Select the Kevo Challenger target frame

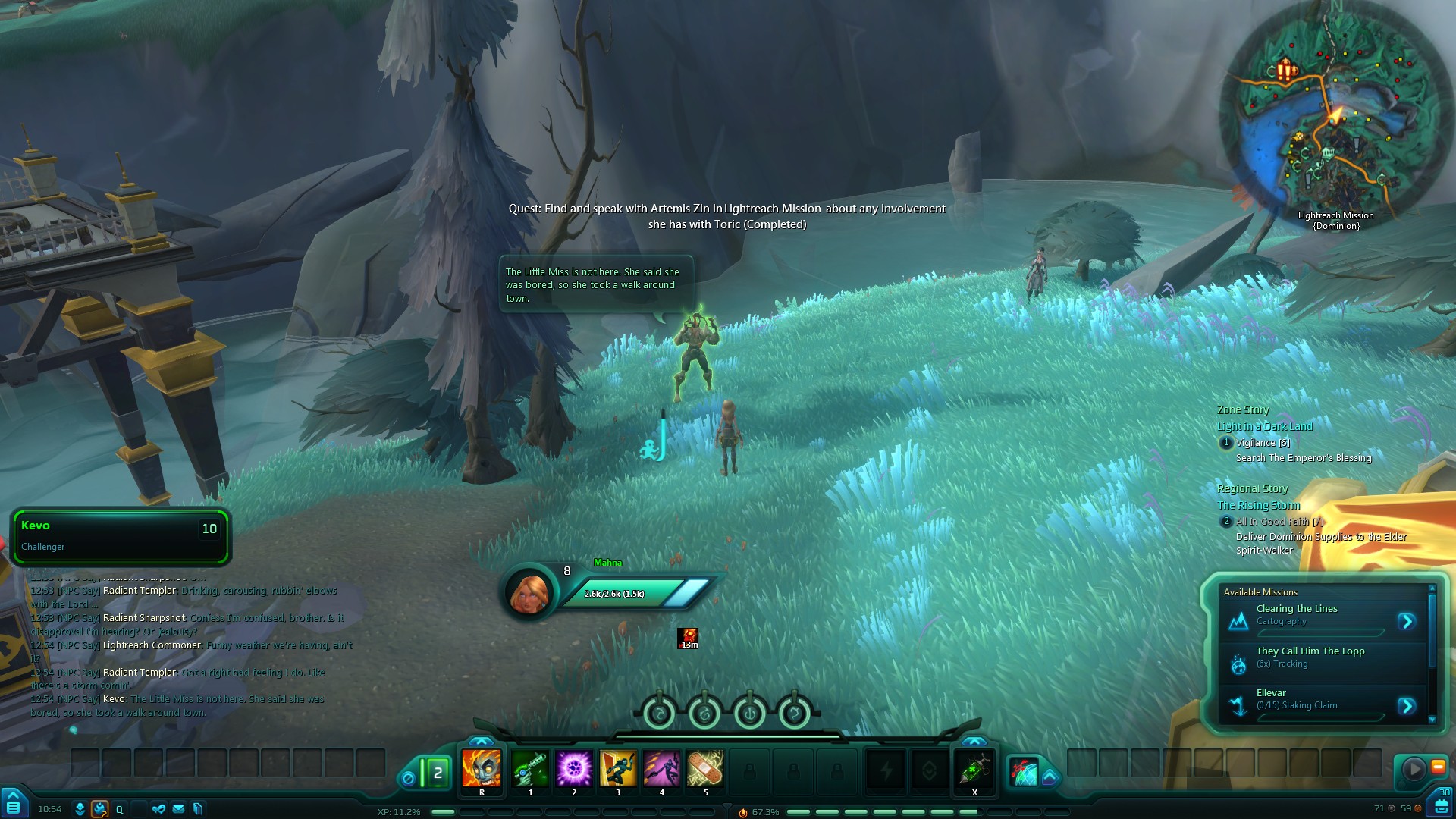pos(120,536)
